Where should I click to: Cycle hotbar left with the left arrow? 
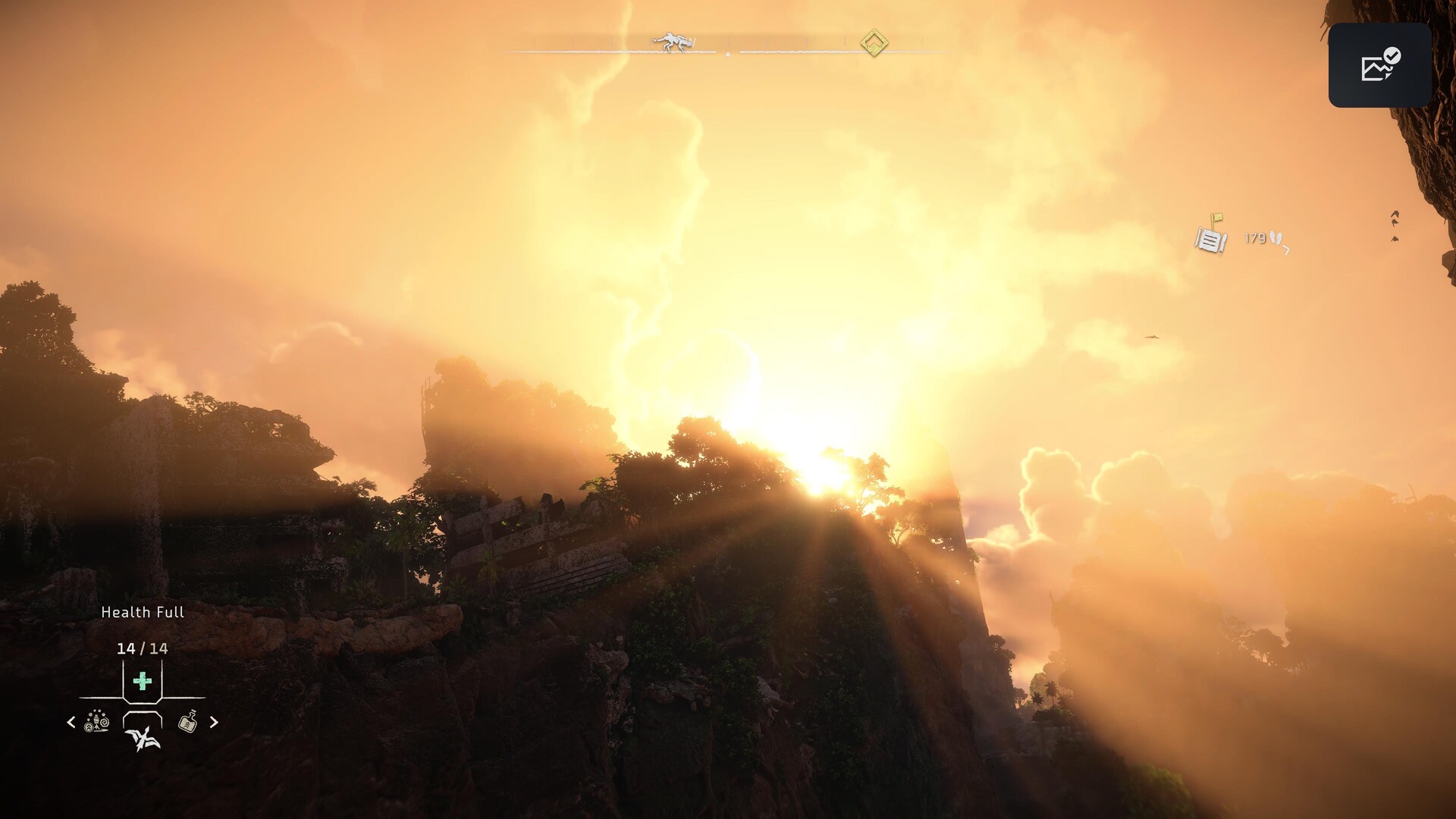click(71, 722)
